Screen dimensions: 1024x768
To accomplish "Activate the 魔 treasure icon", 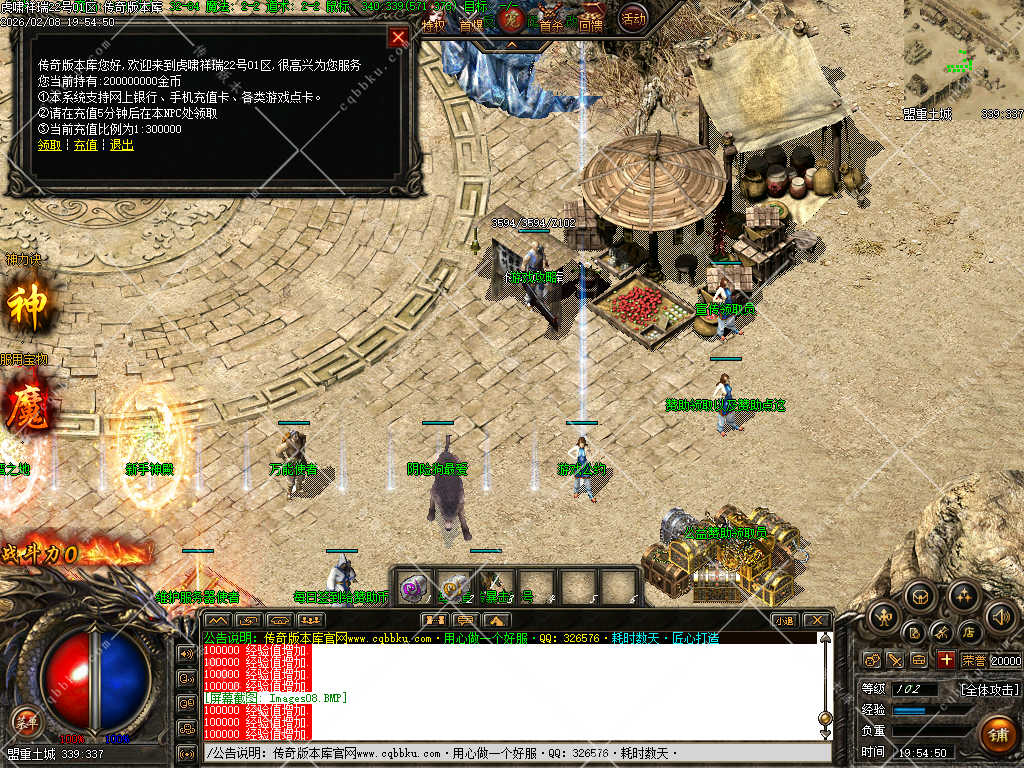I will 27,411.
